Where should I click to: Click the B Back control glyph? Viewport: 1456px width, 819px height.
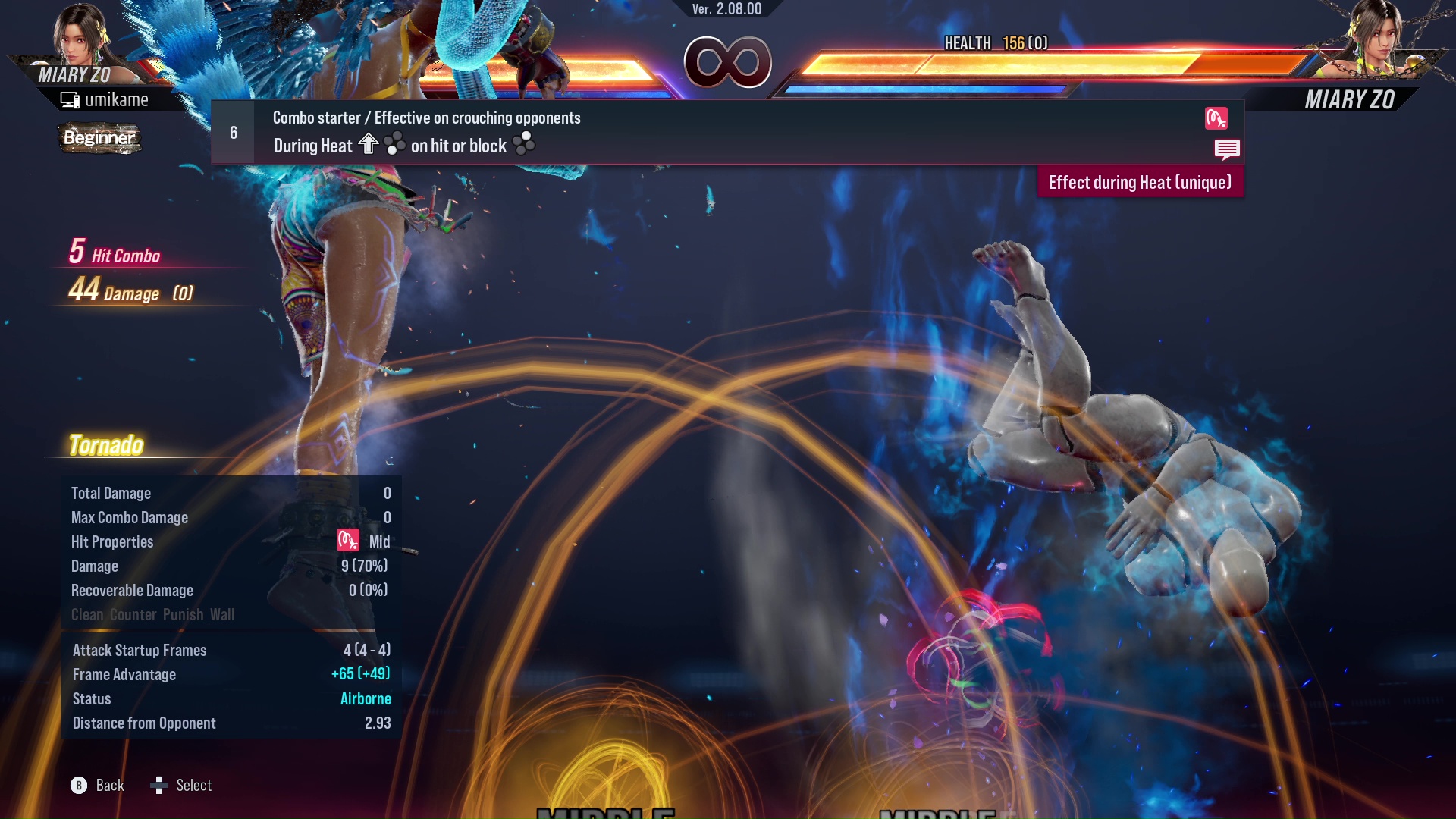[x=78, y=786]
